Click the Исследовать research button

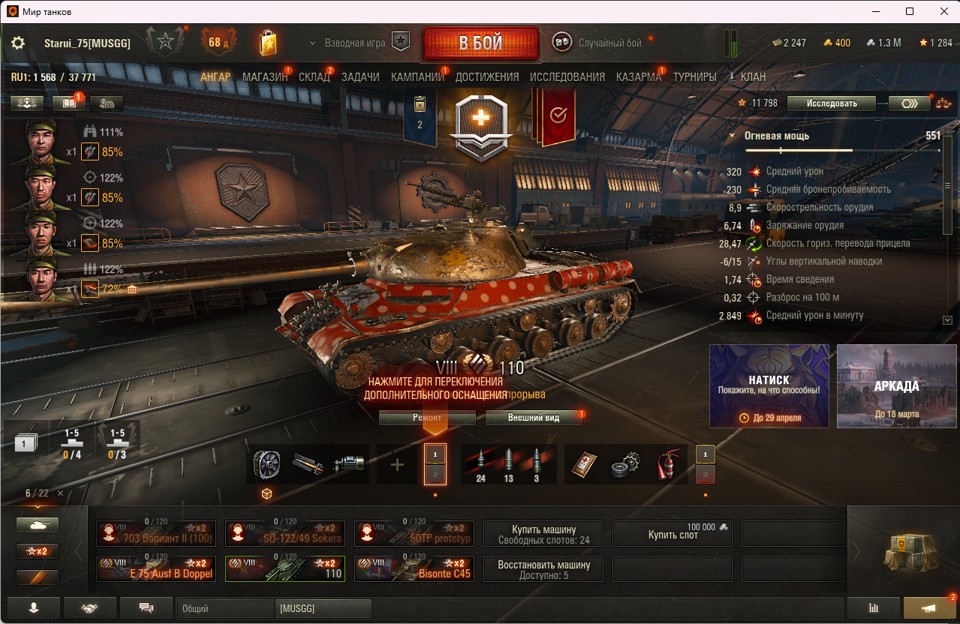(831, 103)
